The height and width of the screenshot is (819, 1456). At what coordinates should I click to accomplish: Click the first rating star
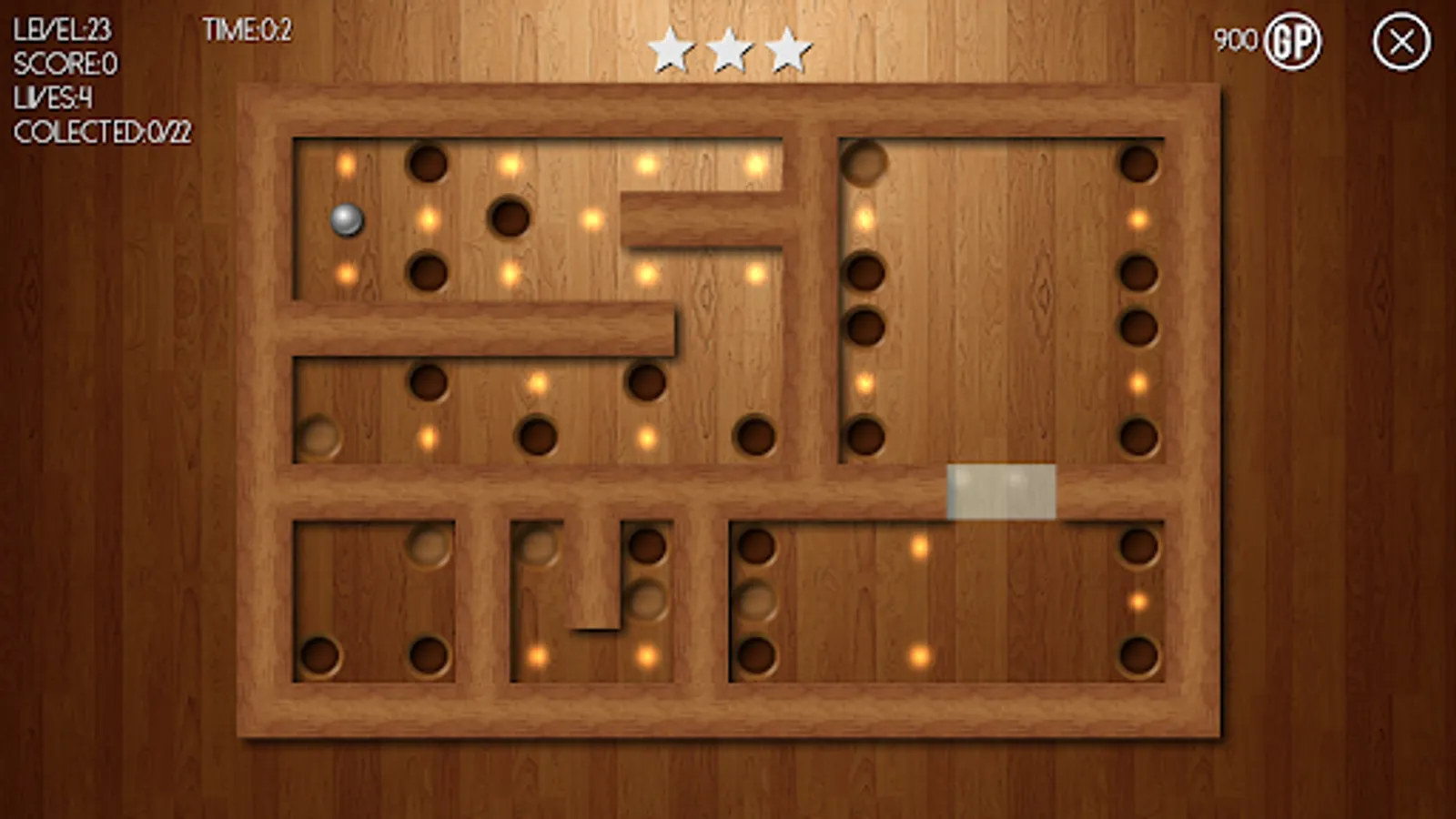click(x=671, y=50)
